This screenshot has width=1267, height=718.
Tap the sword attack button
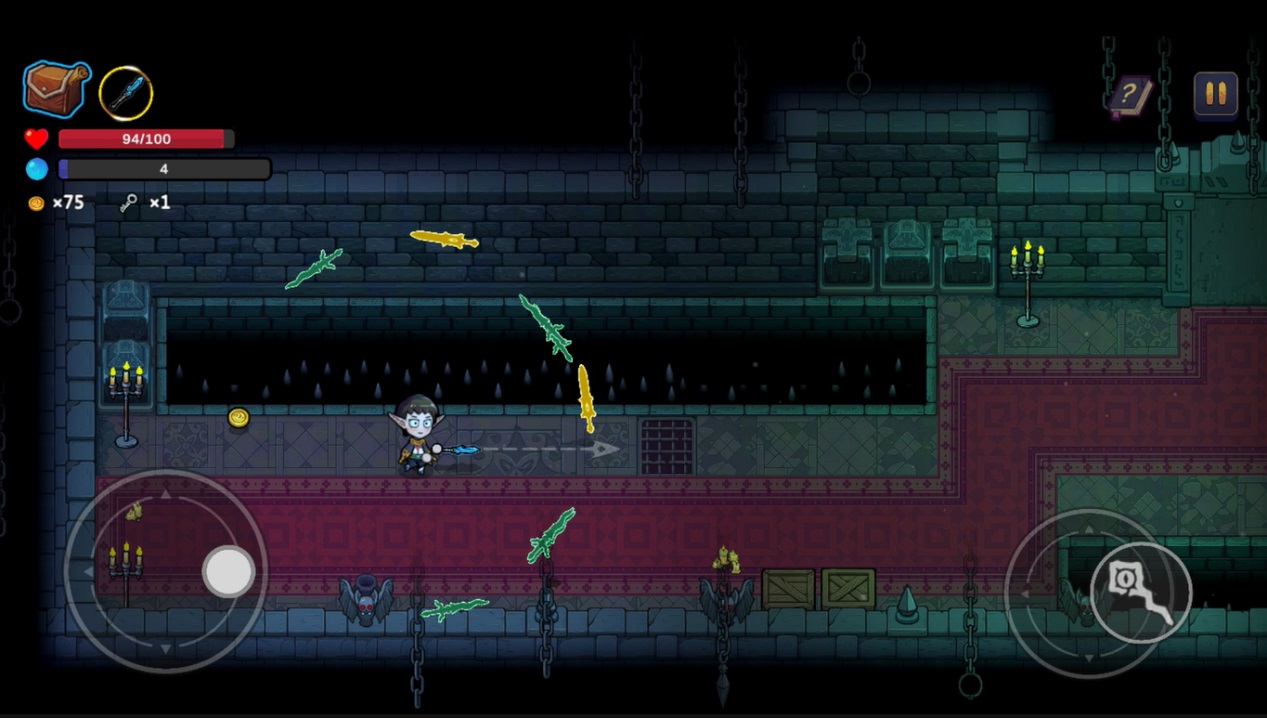(1141, 592)
